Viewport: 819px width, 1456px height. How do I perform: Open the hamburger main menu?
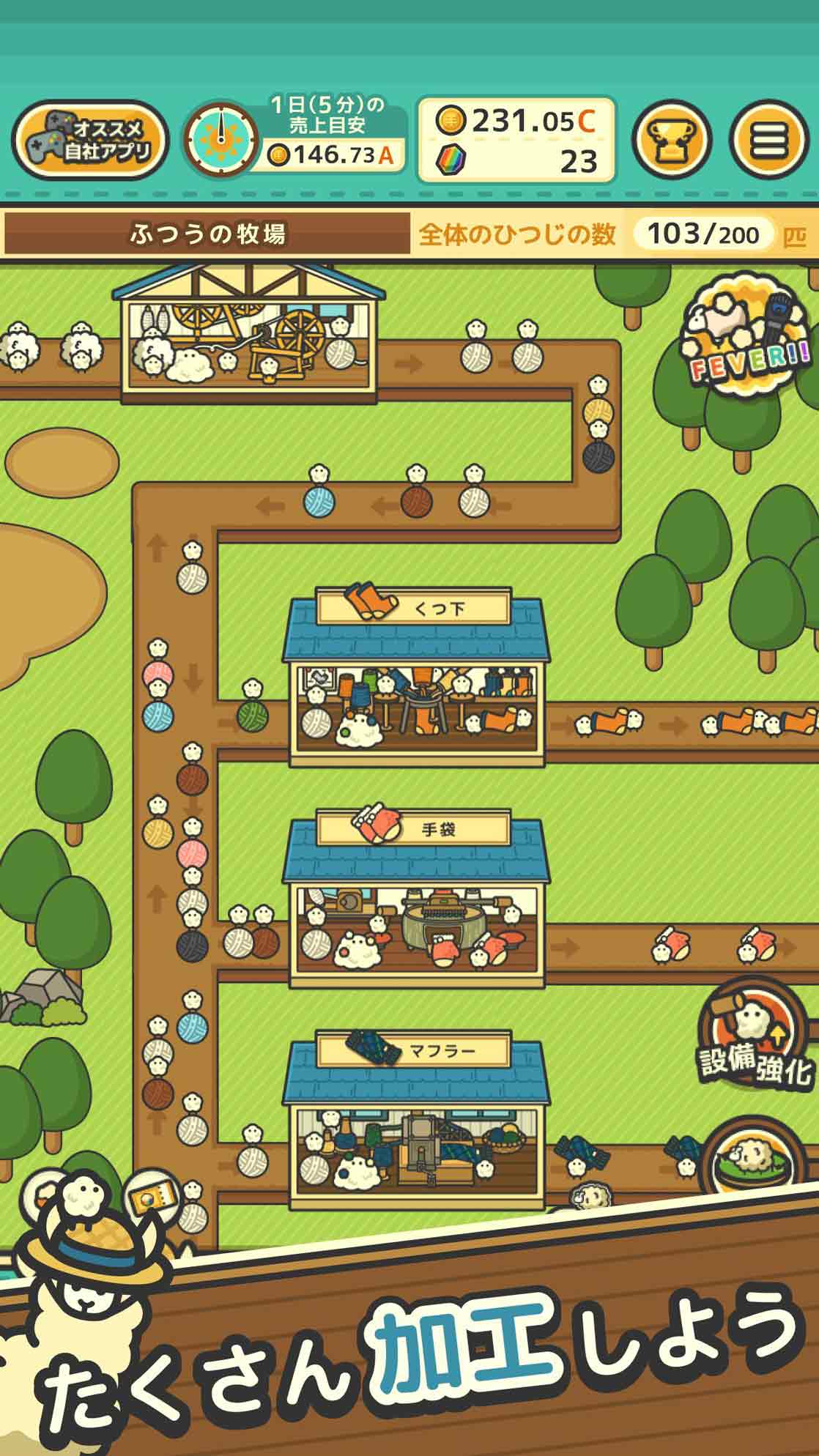point(768,139)
